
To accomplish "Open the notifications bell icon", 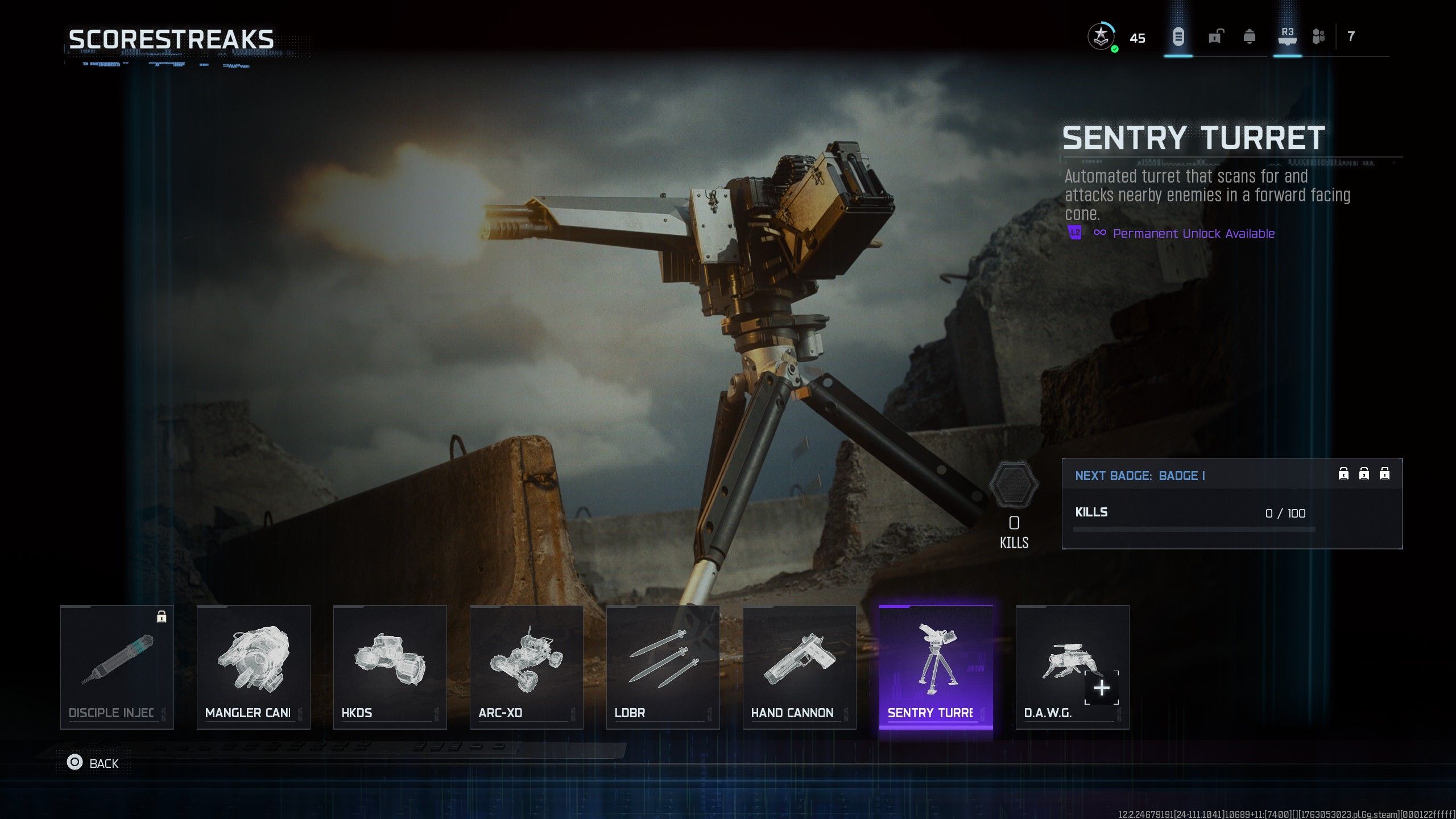I will [x=1250, y=38].
